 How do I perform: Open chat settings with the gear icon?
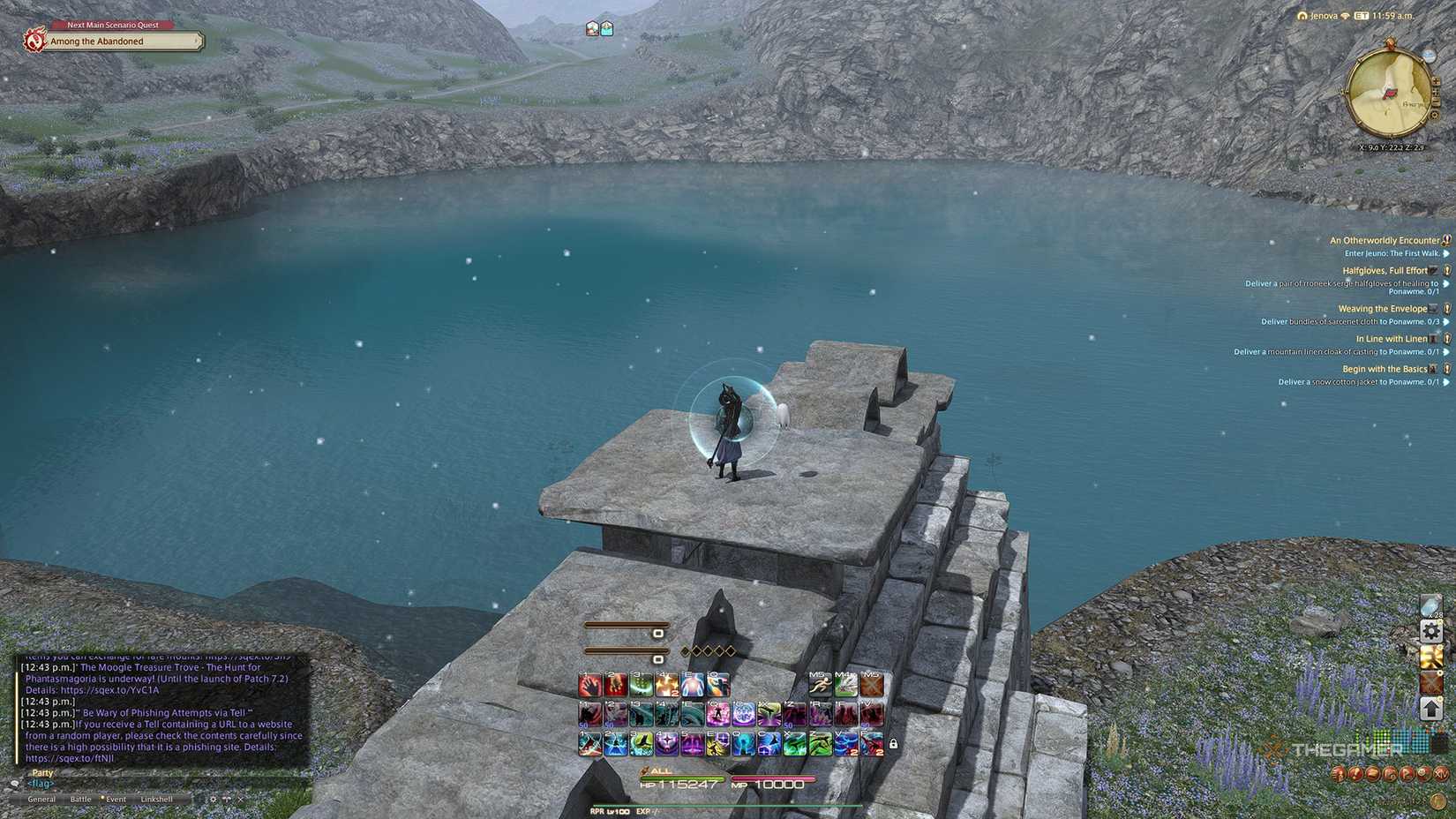click(x=213, y=798)
